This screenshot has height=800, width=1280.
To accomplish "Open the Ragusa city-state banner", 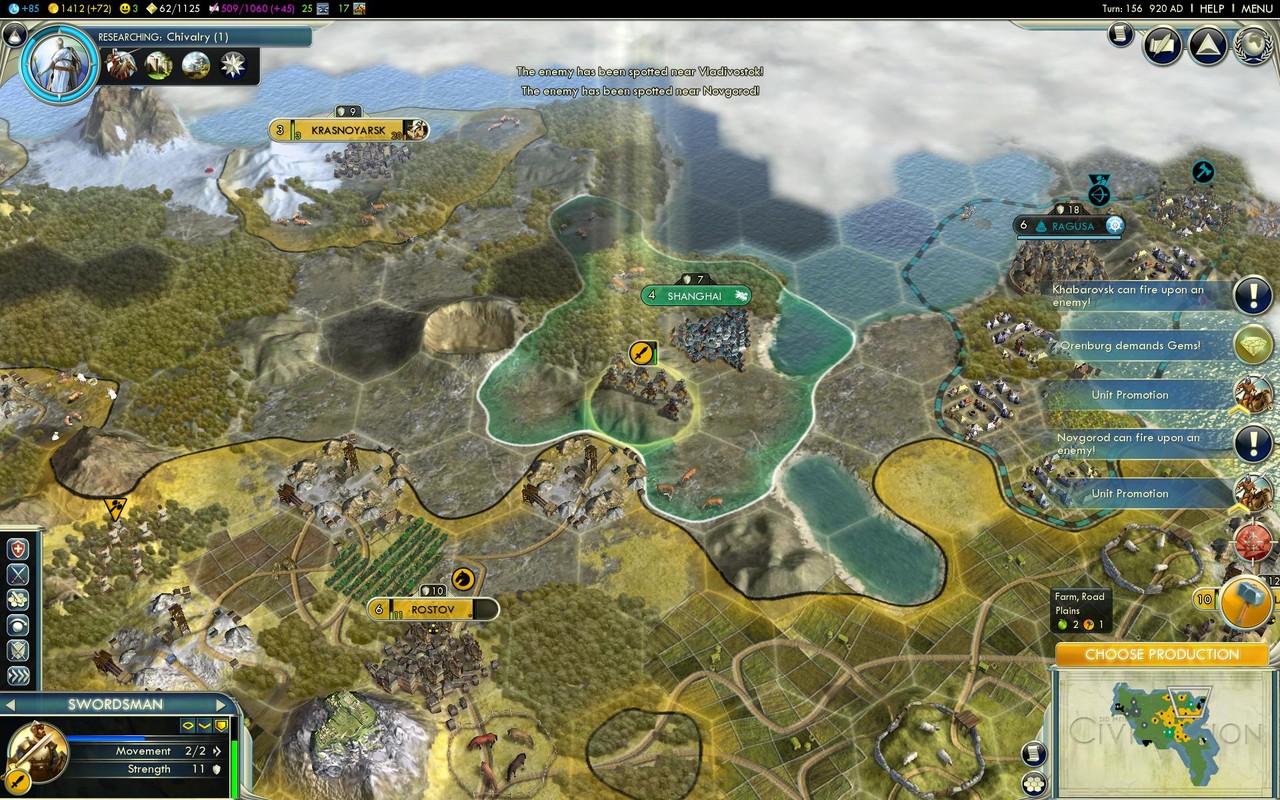I will (1068, 226).
